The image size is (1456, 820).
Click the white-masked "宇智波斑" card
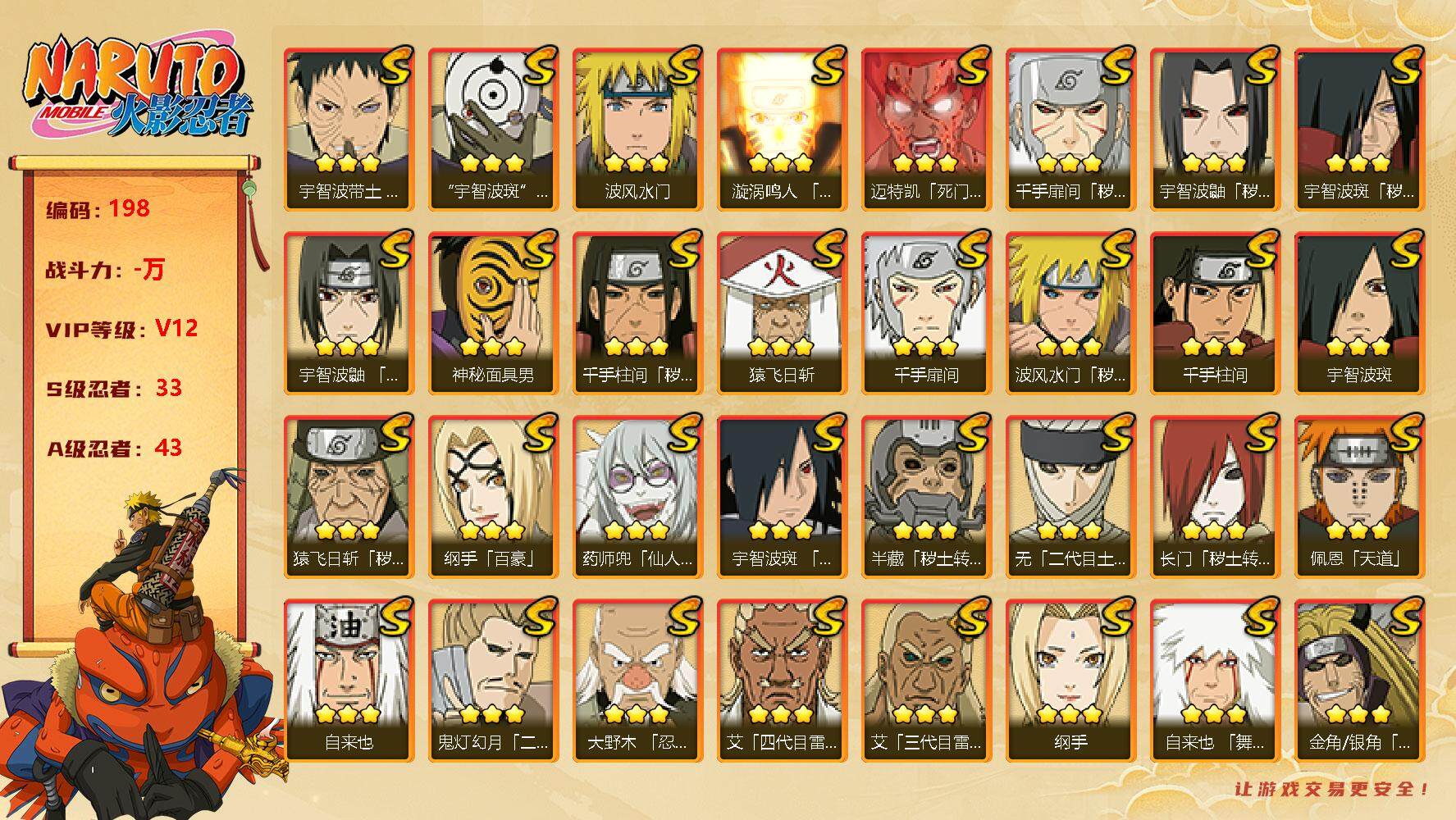coord(493,129)
